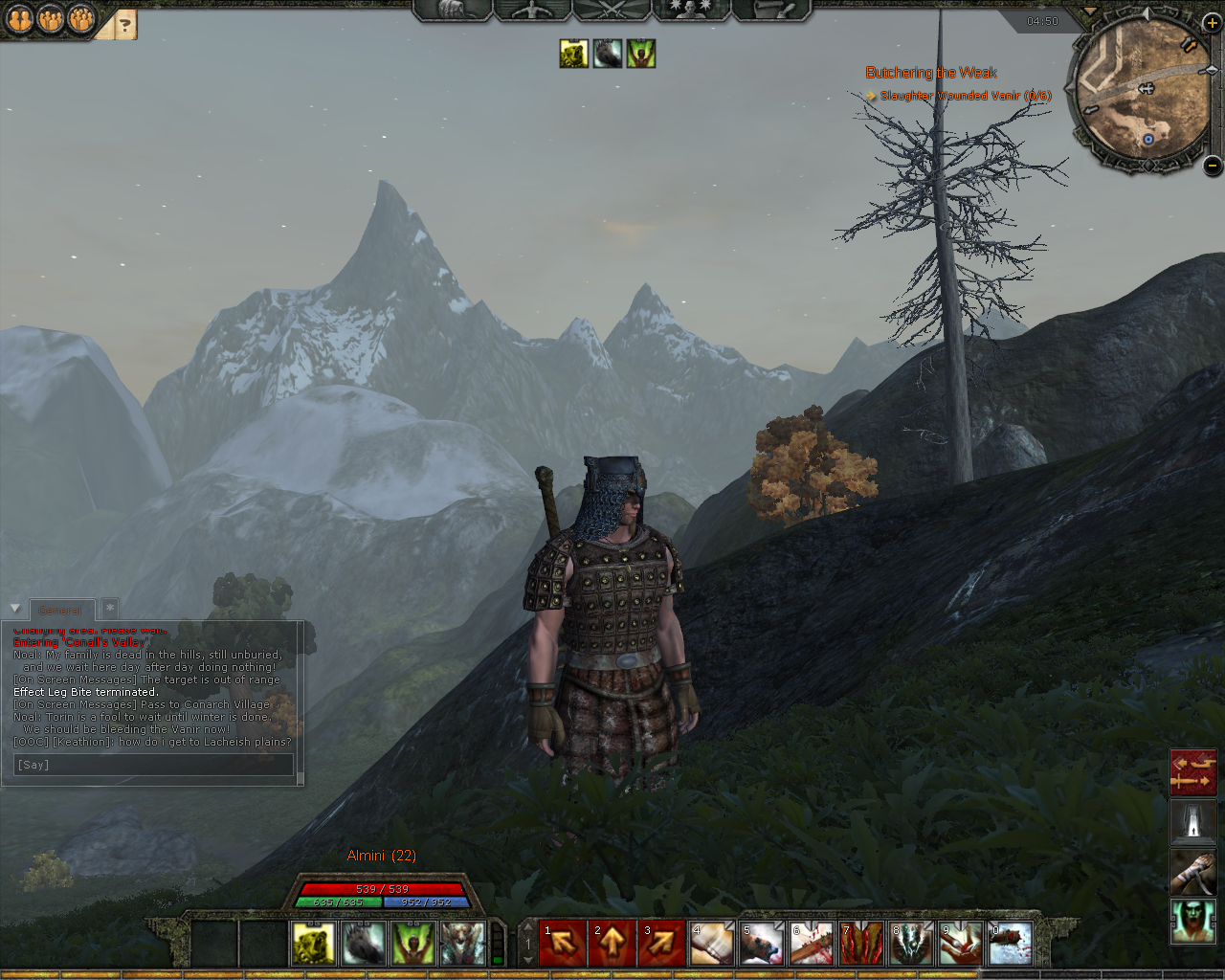Toggle the crossed swords combat button at right

(x=1192, y=772)
